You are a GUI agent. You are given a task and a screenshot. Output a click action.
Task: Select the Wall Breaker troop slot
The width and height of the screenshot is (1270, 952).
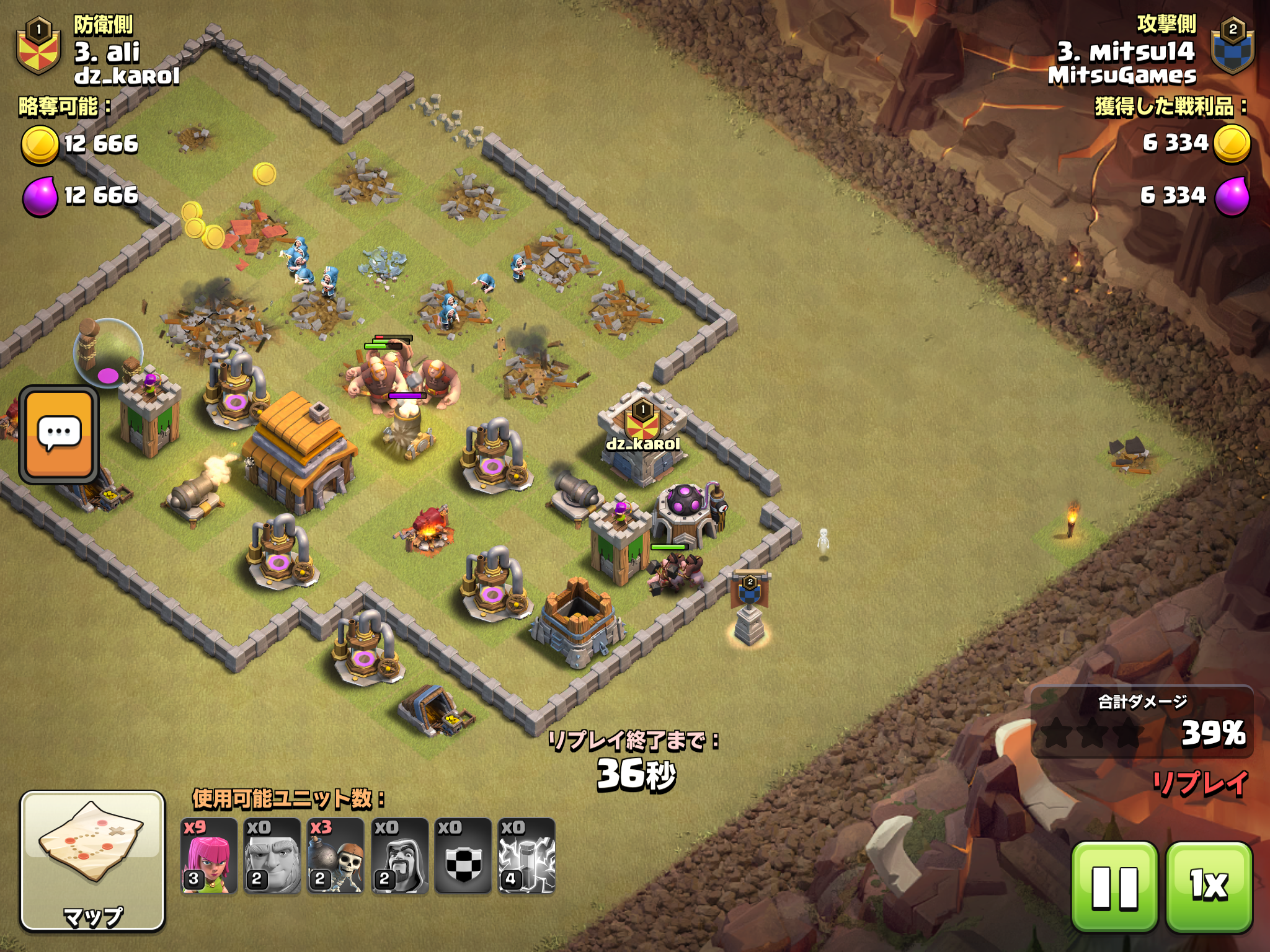coord(335,856)
